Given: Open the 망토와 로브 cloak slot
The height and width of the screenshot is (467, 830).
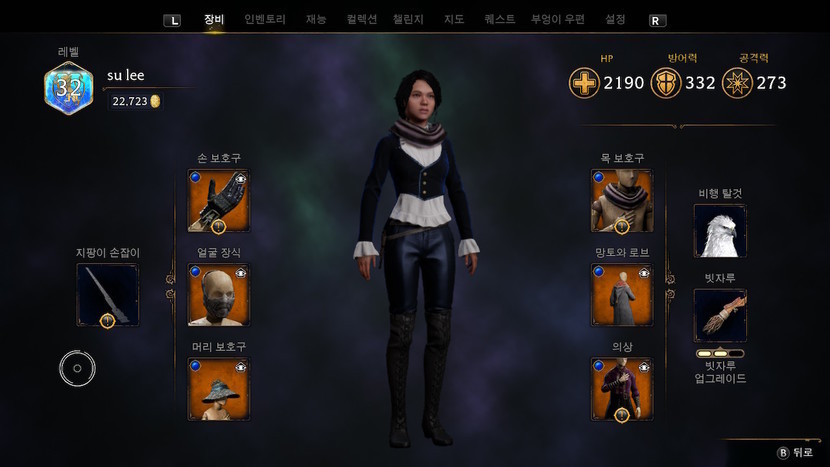Looking at the screenshot, I should (622, 295).
